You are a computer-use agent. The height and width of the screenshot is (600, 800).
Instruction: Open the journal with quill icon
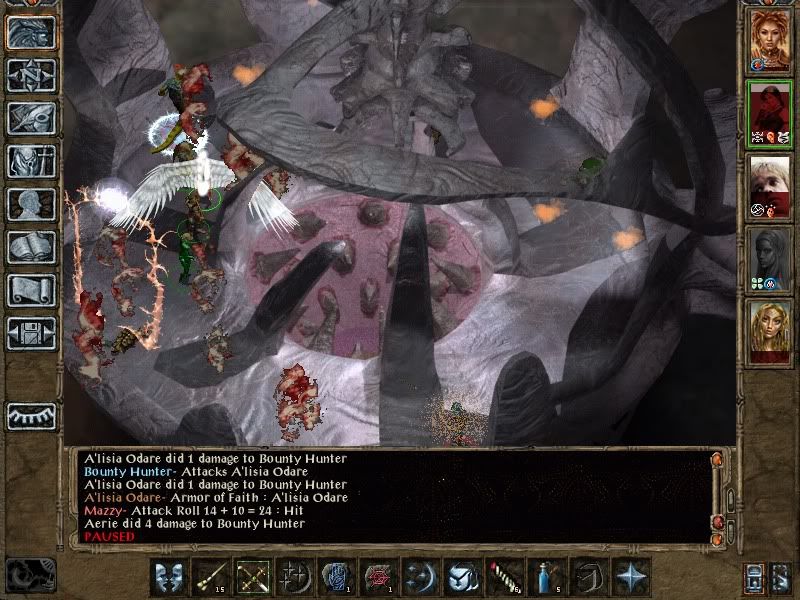[x=31, y=118]
